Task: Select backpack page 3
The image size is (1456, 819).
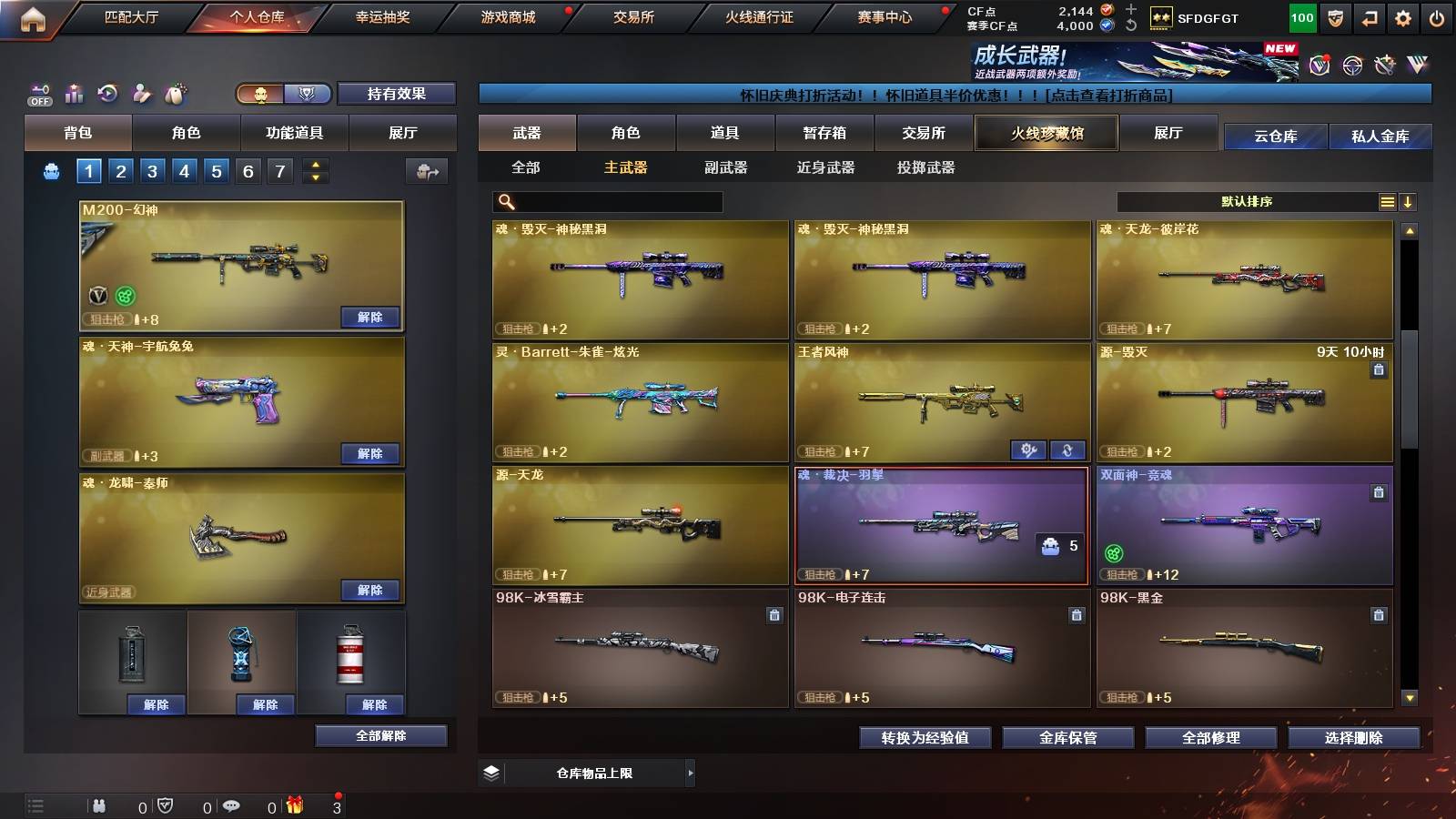Action: (154, 169)
